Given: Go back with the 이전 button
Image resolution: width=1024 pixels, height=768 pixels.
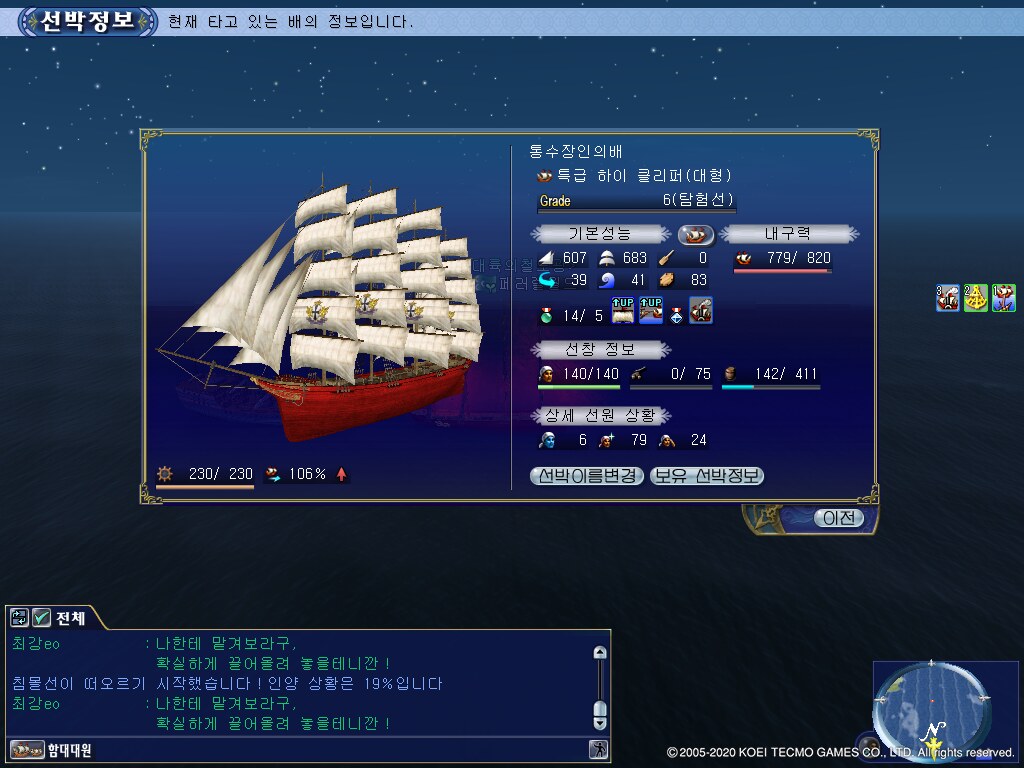Looking at the screenshot, I should [x=837, y=518].
